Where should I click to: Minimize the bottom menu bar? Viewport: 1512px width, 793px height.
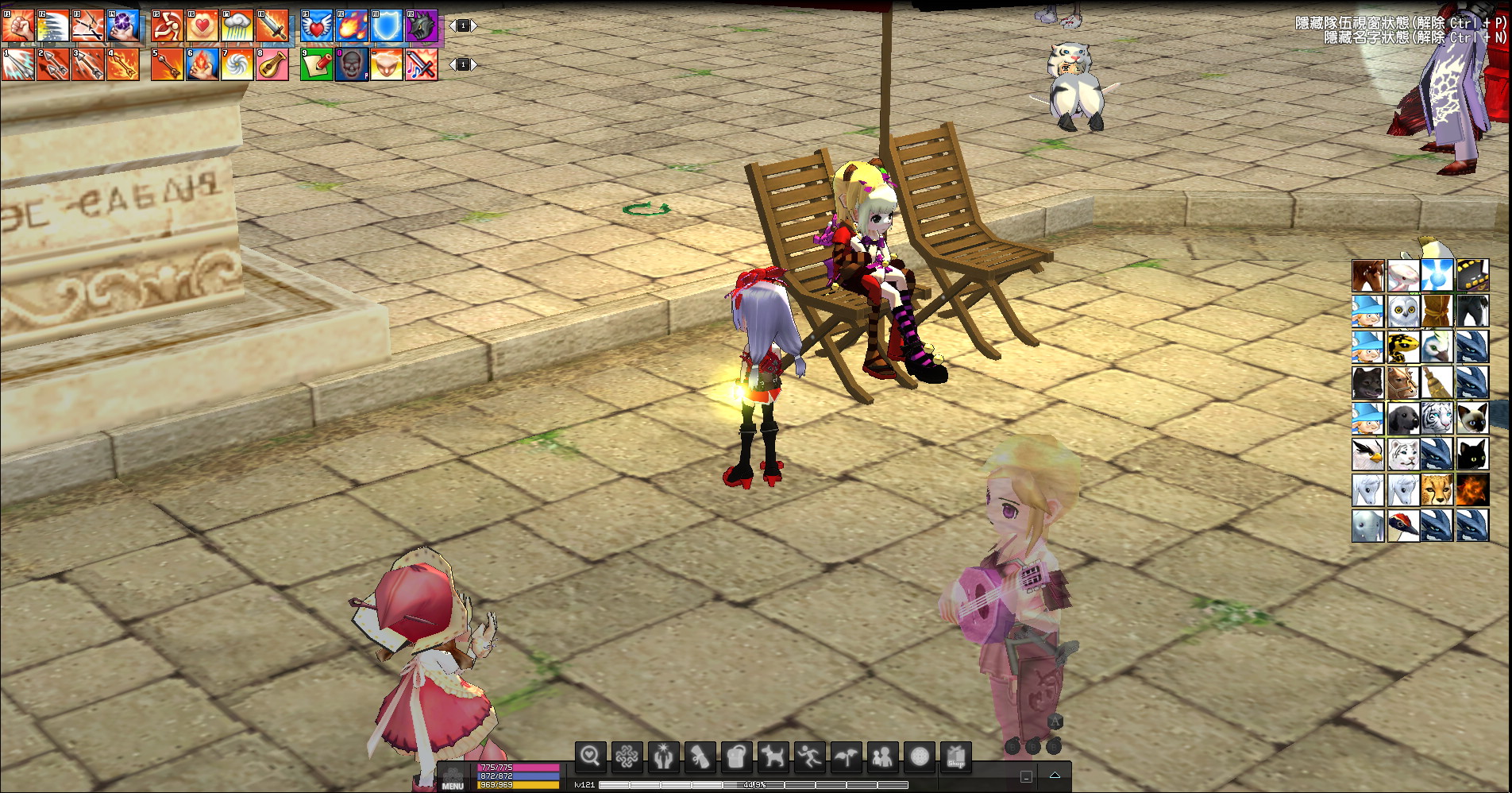[1026, 776]
